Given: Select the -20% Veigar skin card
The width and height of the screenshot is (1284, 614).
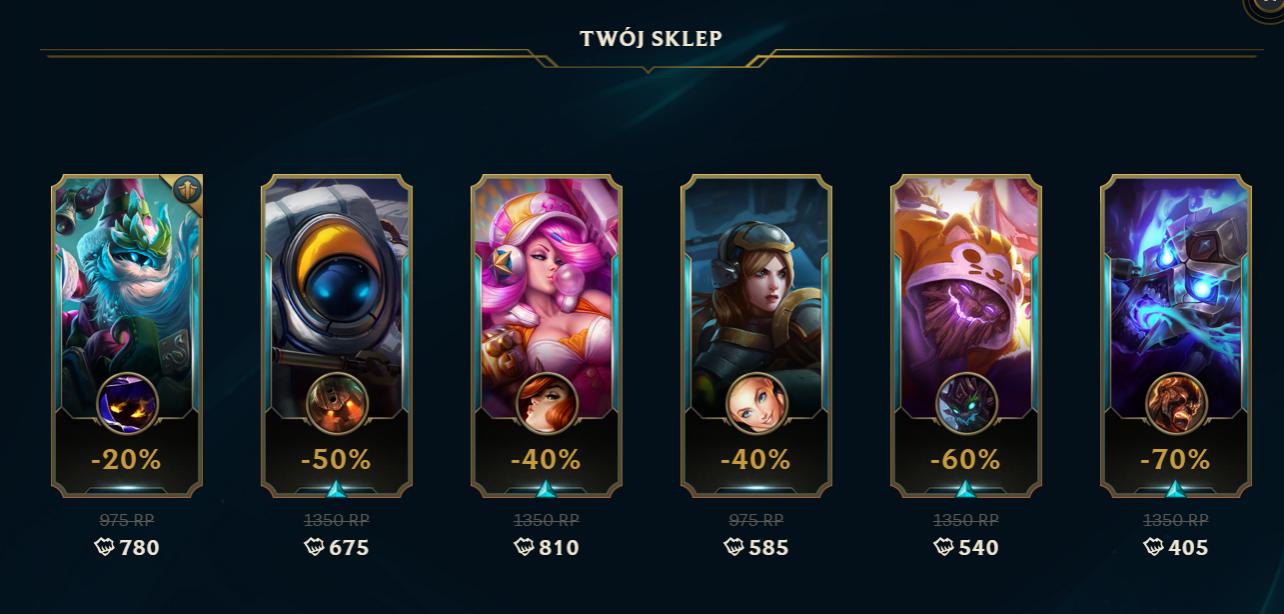Looking at the screenshot, I should tap(127, 335).
